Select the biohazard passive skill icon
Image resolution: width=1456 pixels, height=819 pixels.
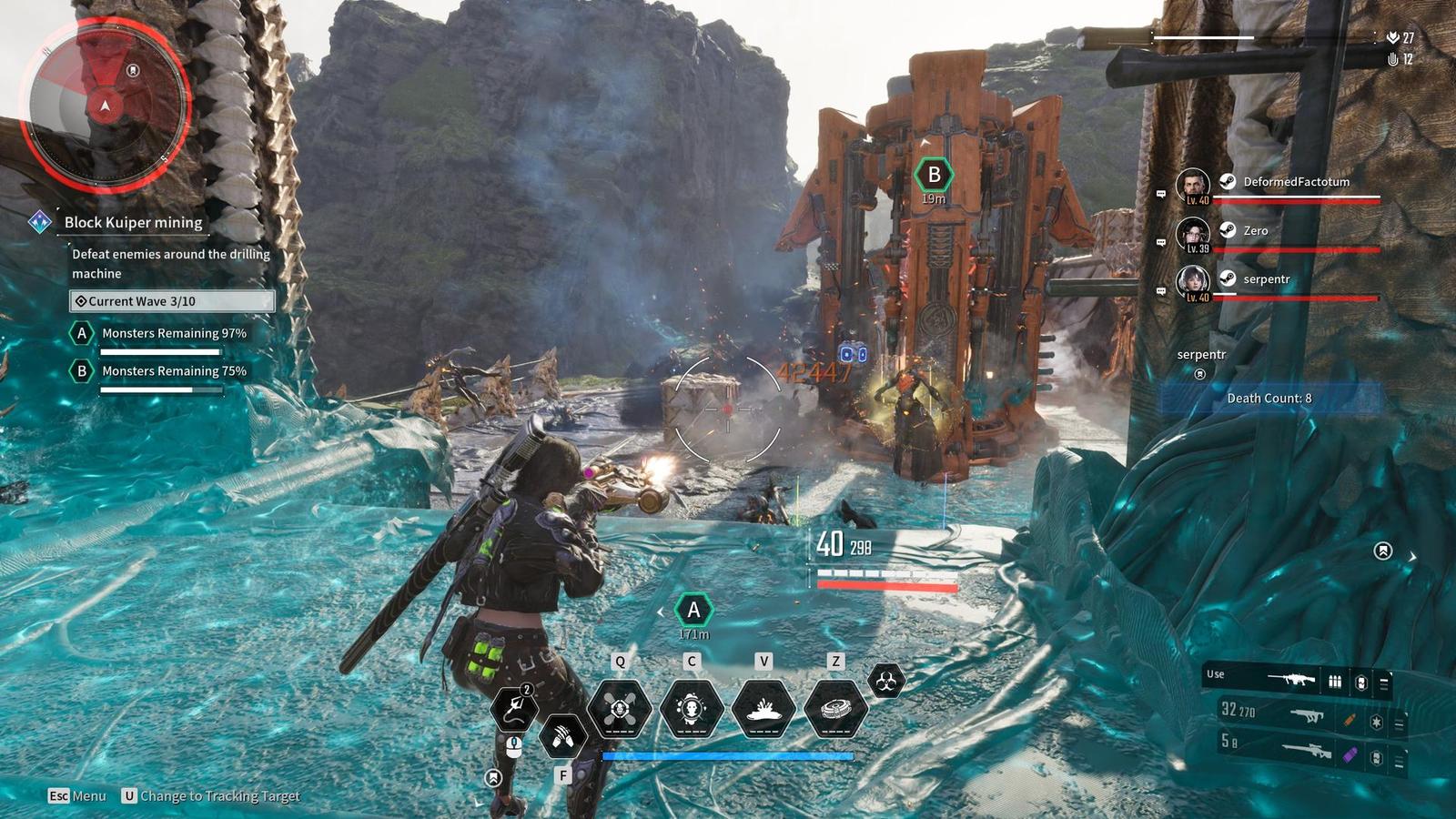885,681
